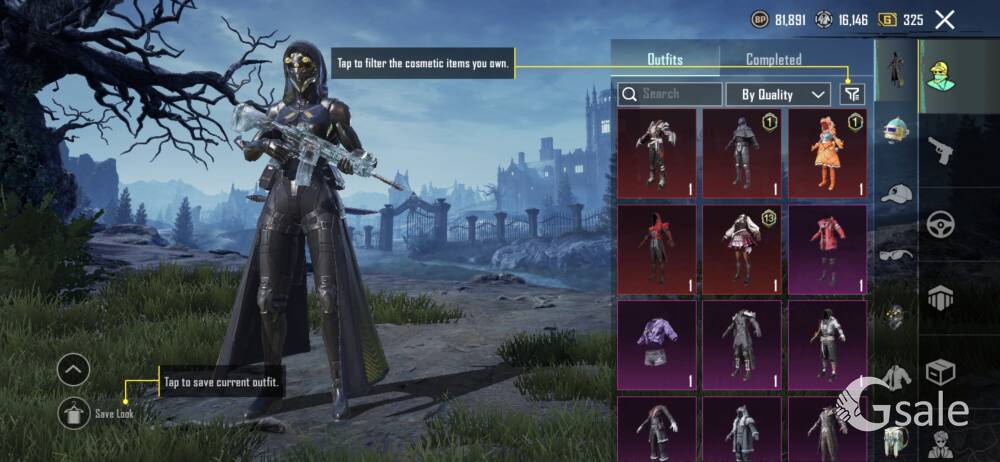Open the steering wheel vehicle category
The width and height of the screenshot is (1000, 462).
(941, 223)
